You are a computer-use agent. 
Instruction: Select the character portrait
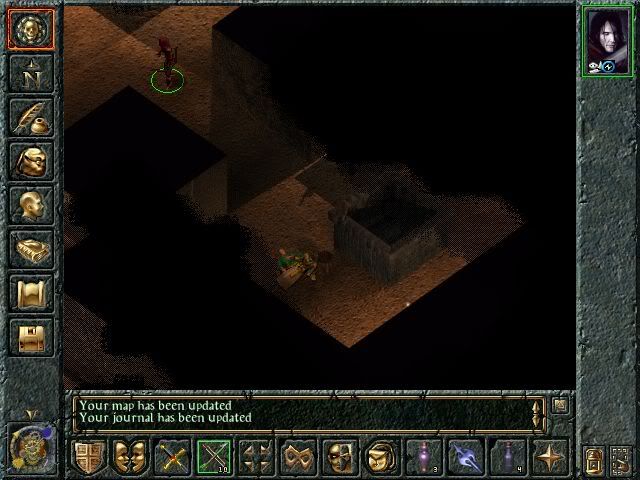(x=608, y=40)
